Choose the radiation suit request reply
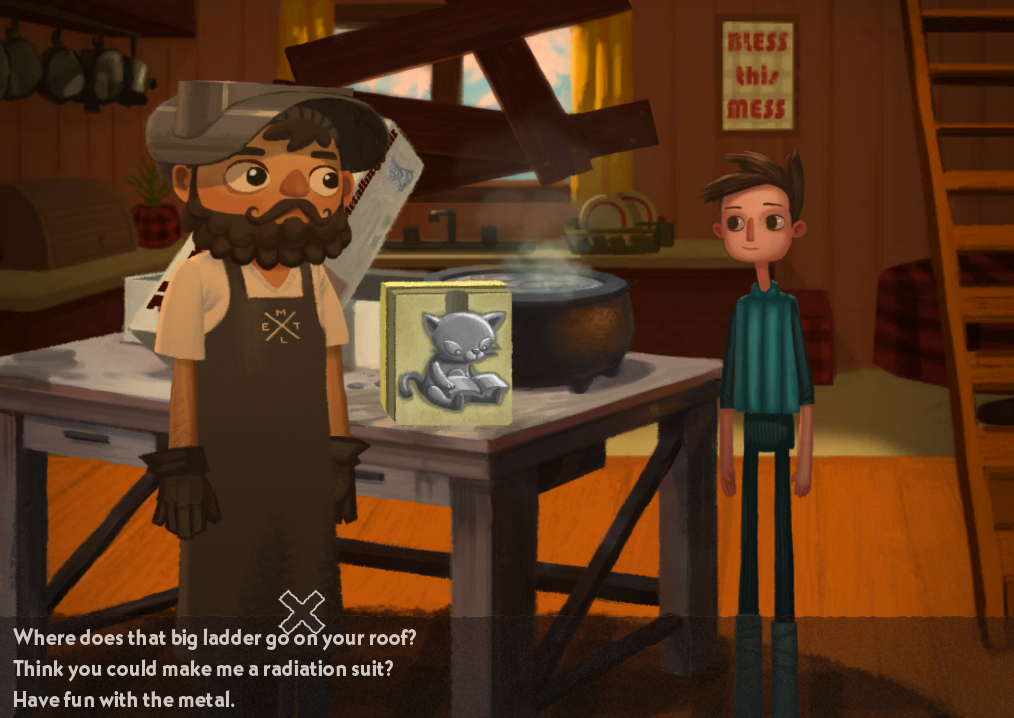1014x718 pixels. click(x=202, y=668)
